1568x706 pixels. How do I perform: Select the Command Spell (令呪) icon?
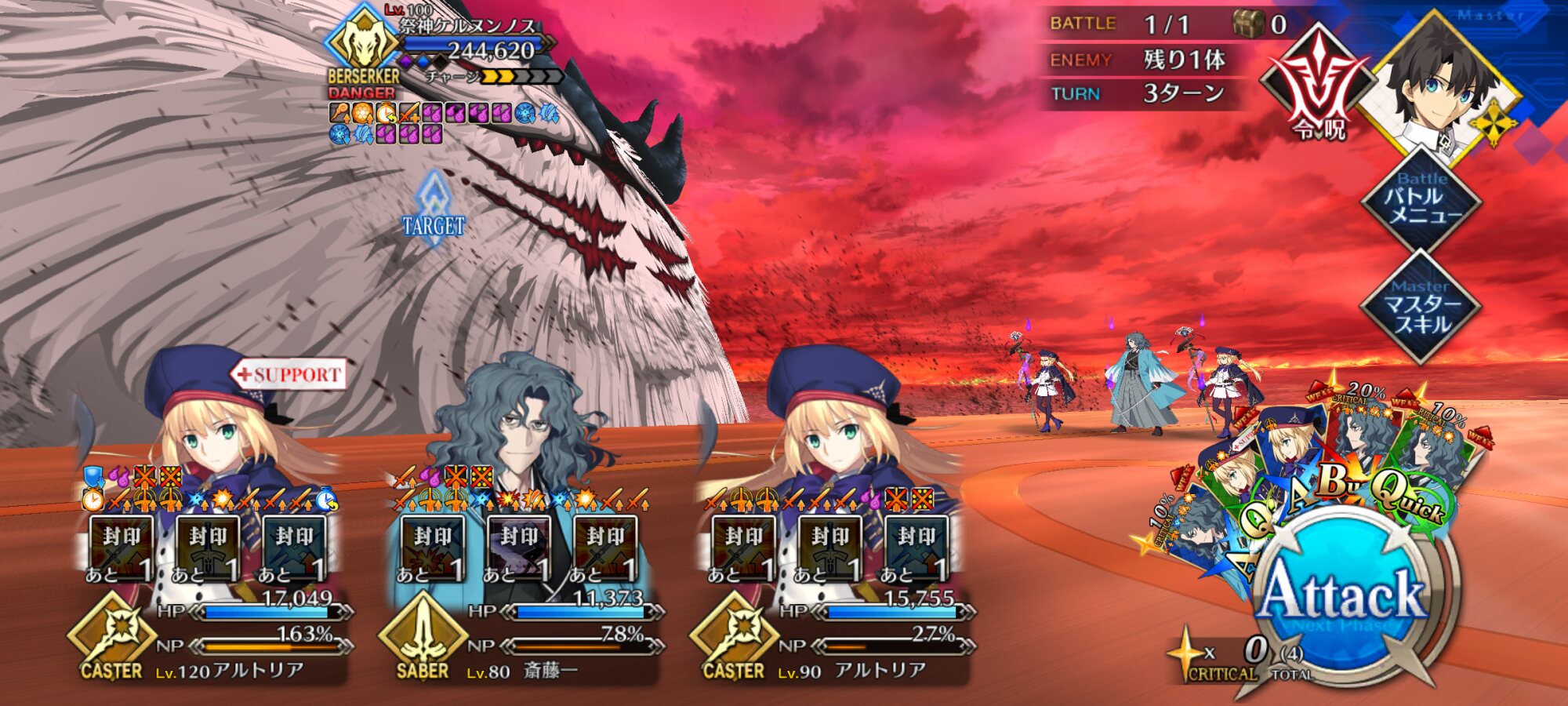point(1319,83)
